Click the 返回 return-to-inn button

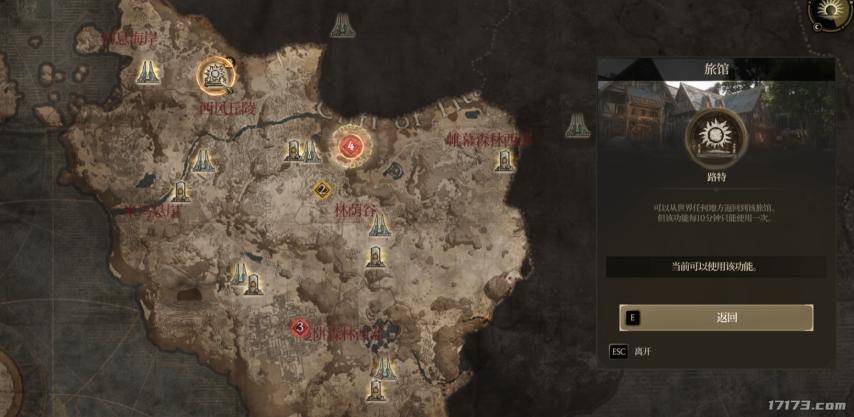click(716, 318)
